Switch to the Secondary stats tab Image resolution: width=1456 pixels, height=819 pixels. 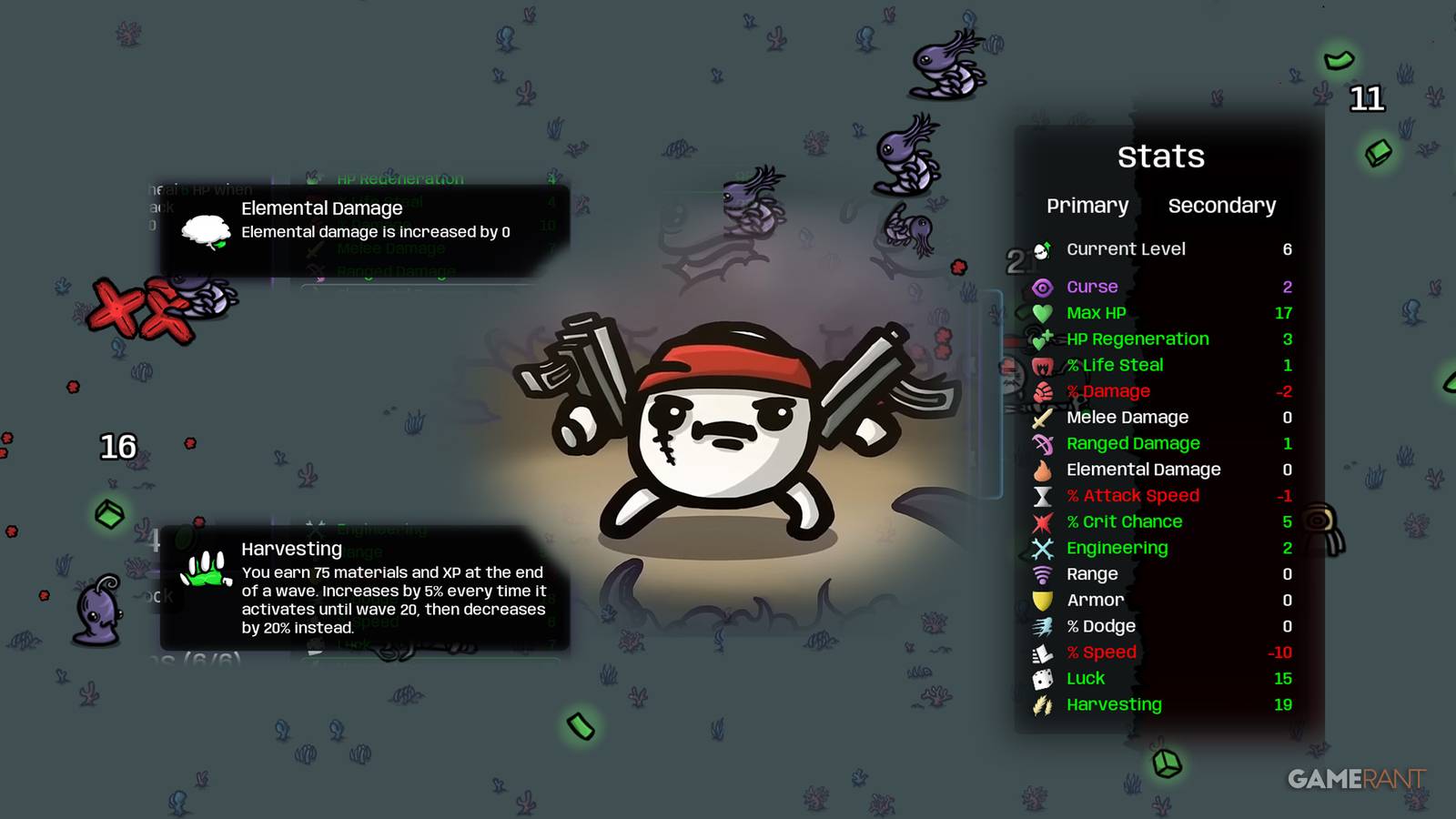click(1222, 206)
